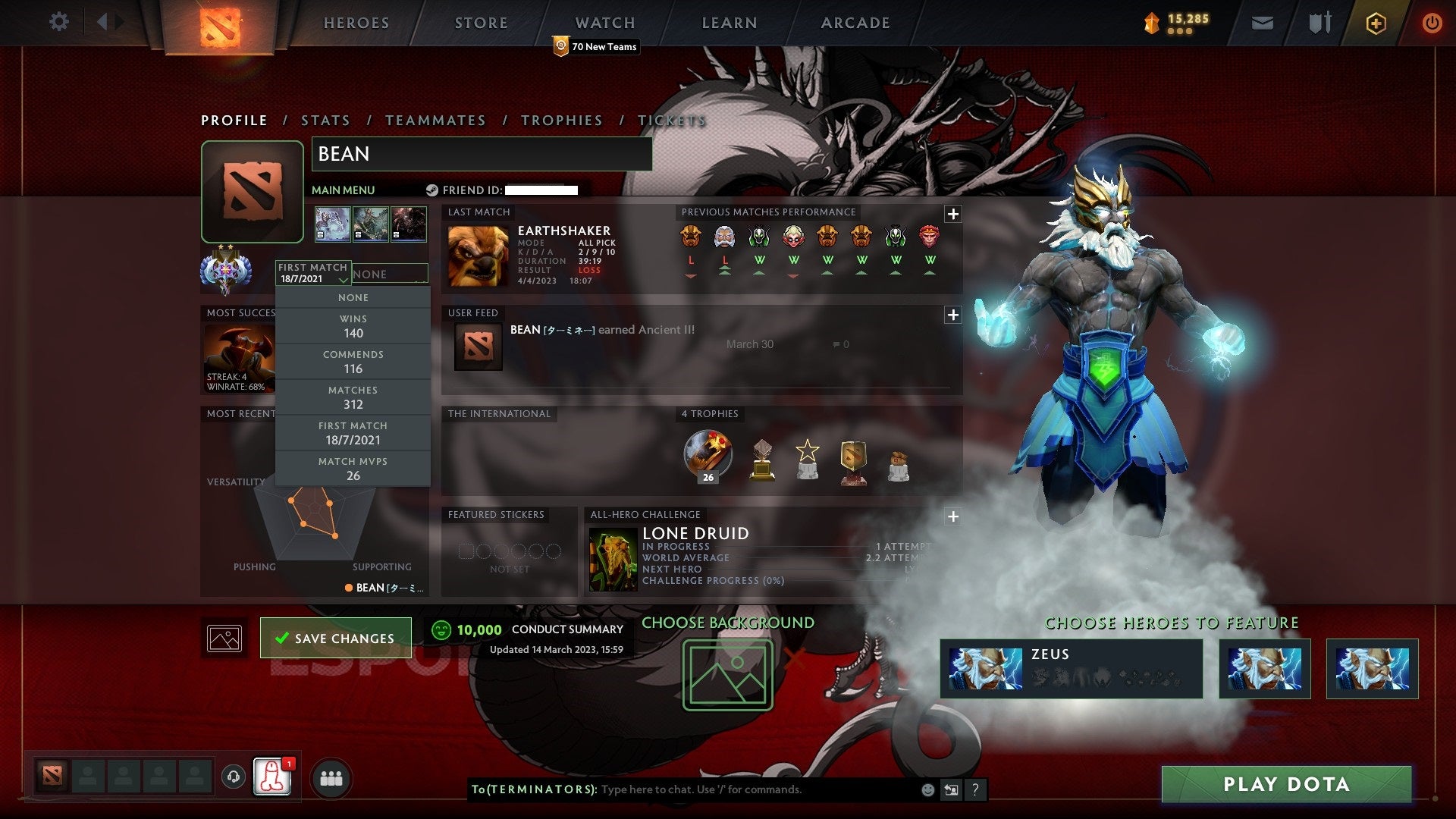The width and height of the screenshot is (1456, 819).
Task: Open the mail inbox envelope icon
Action: pos(1262,22)
